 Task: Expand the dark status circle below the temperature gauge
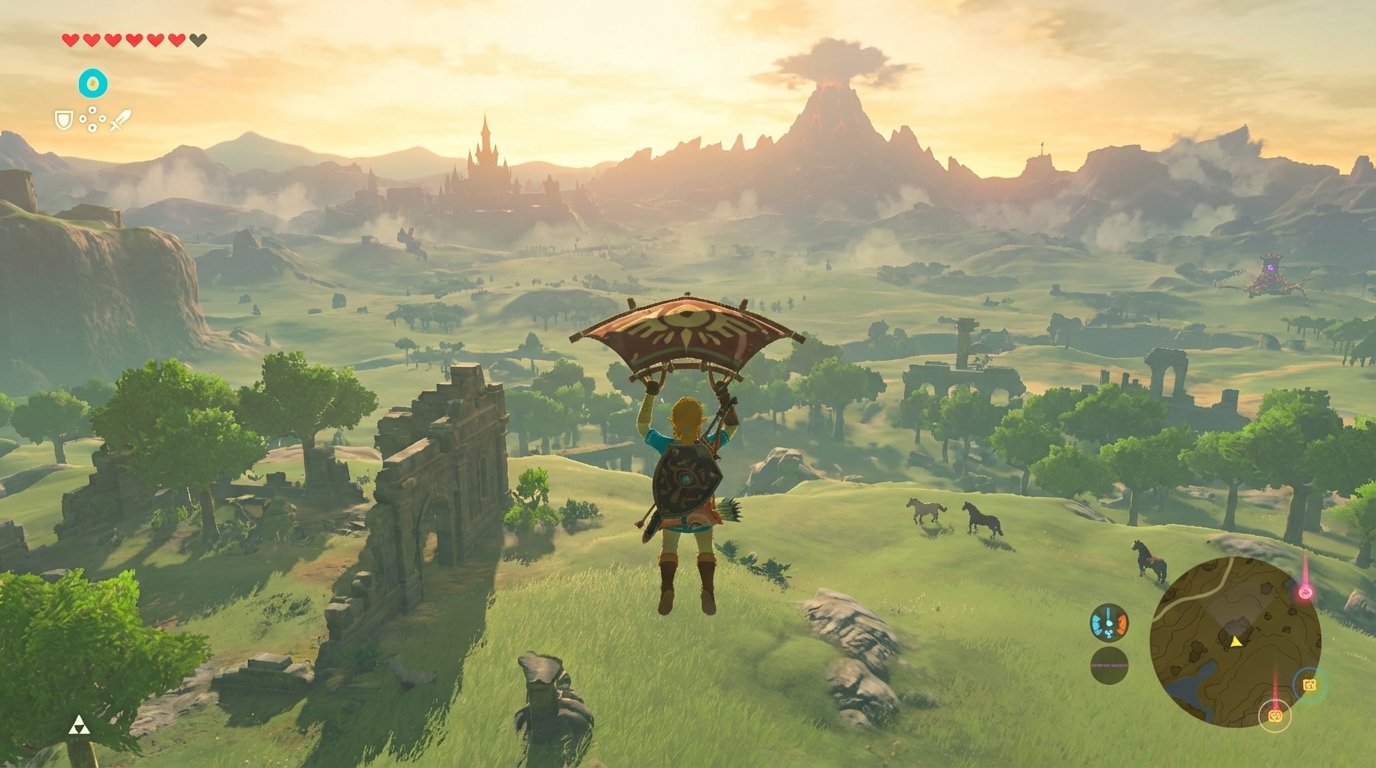coord(1110,666)
